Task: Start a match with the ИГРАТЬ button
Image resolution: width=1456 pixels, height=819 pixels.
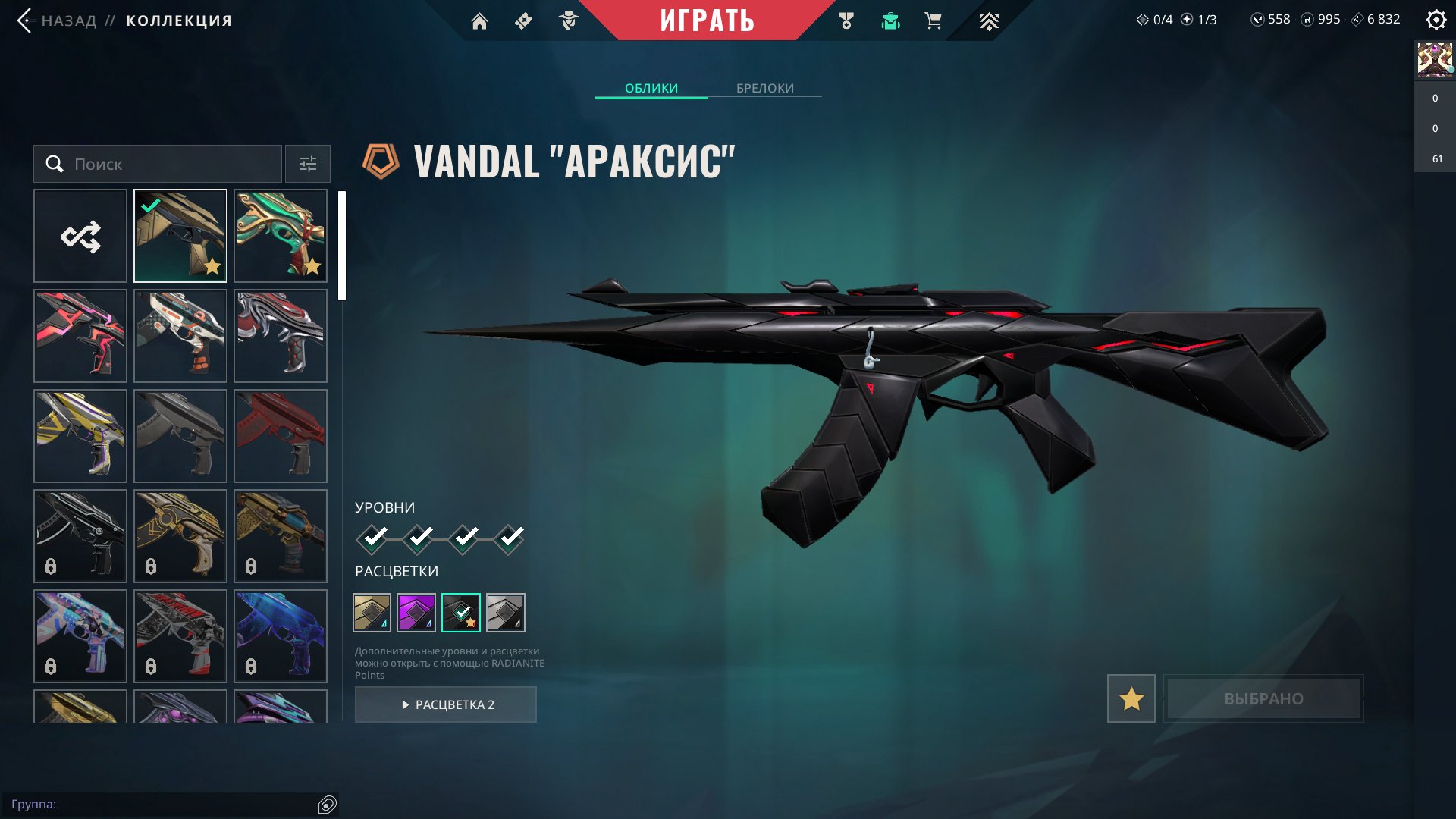Action: pos(707,20)
